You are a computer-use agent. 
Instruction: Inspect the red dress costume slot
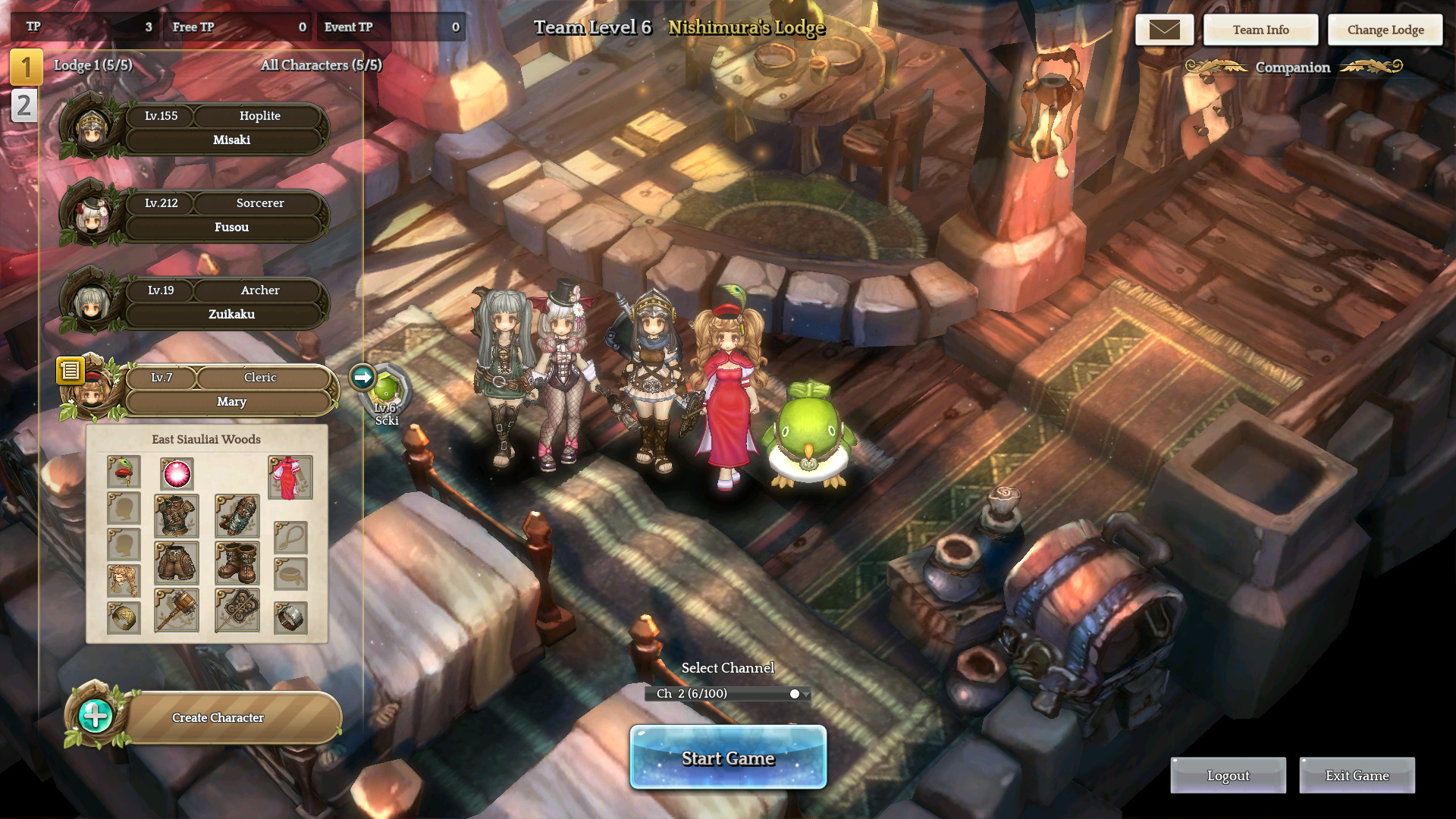pos(290,477)
